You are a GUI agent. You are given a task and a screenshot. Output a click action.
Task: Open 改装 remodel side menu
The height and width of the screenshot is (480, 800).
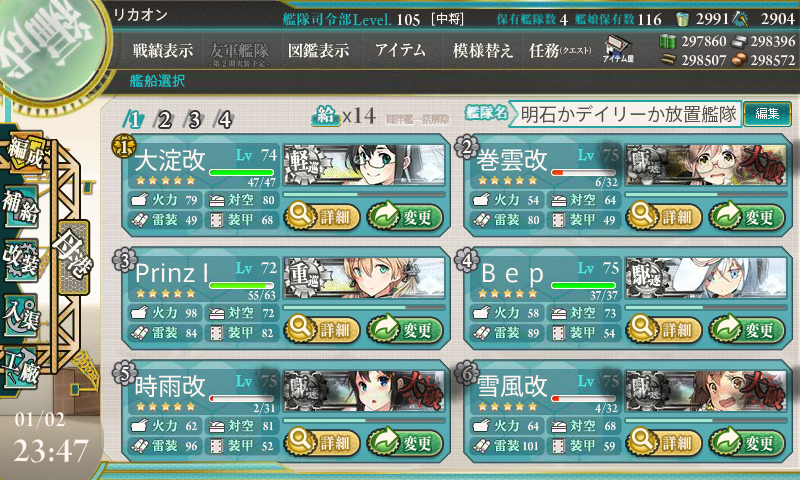tap(21, 256)
